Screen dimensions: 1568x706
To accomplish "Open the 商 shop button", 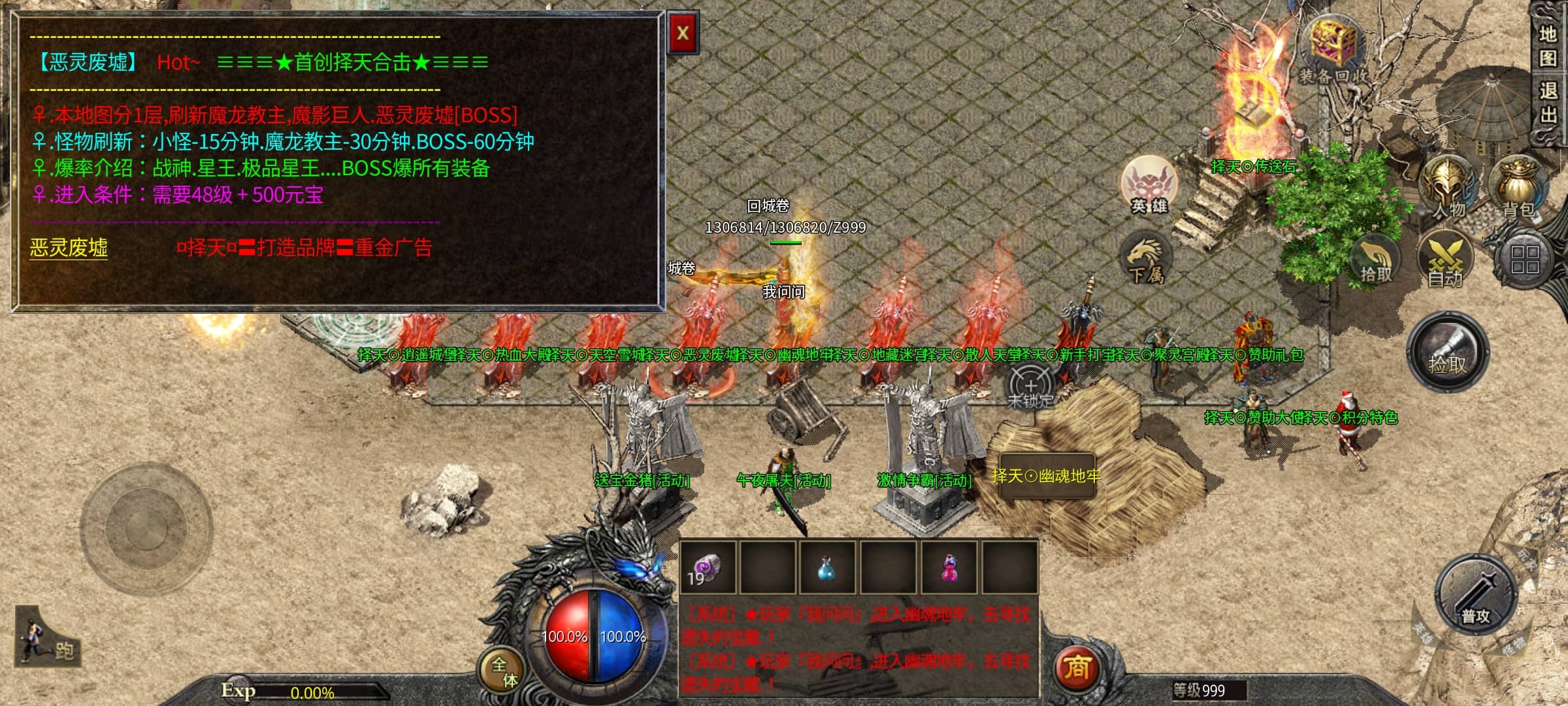I will tap(1076, 668).
